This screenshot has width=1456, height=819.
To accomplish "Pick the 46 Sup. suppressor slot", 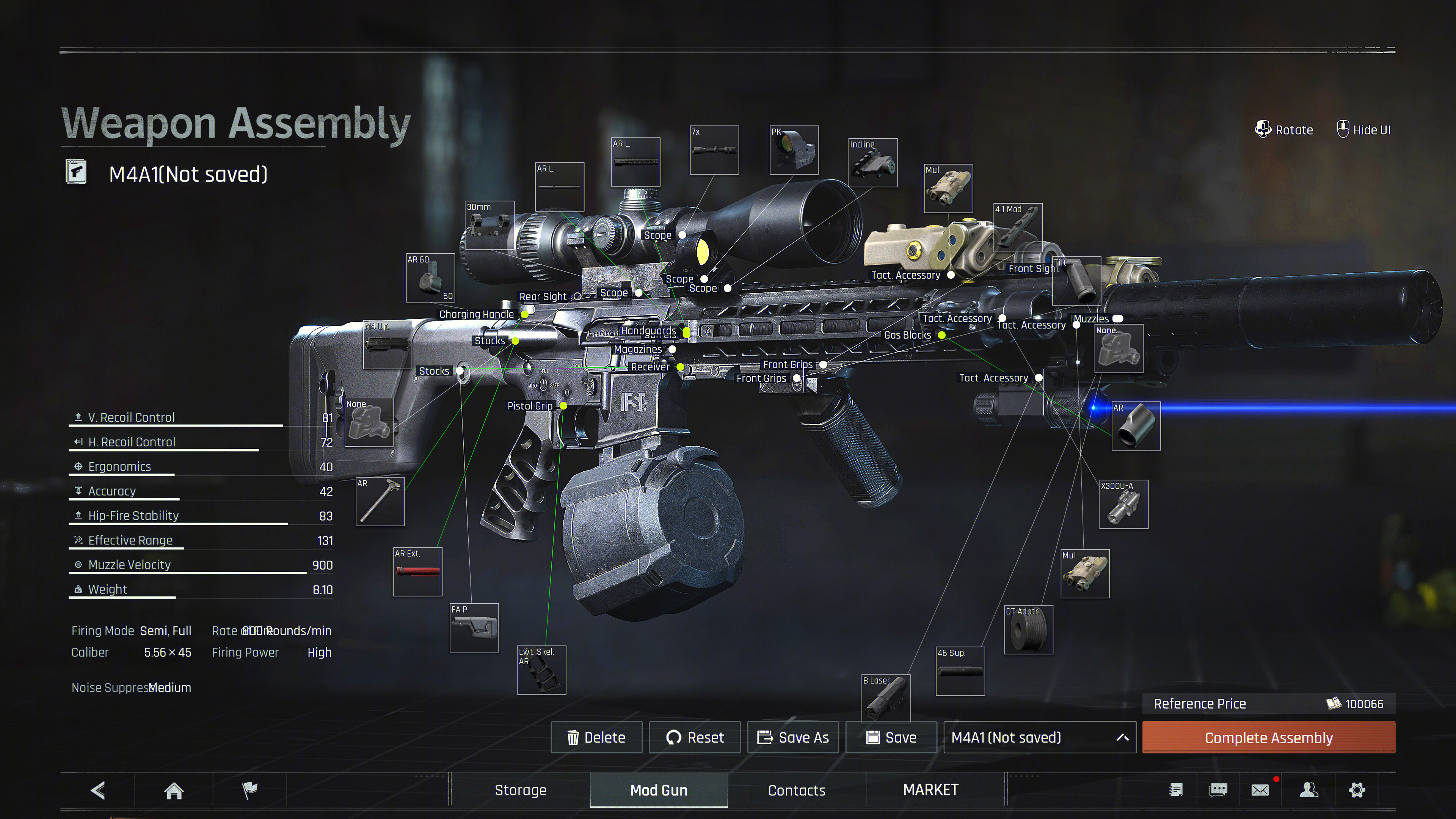I will (960, 672).
